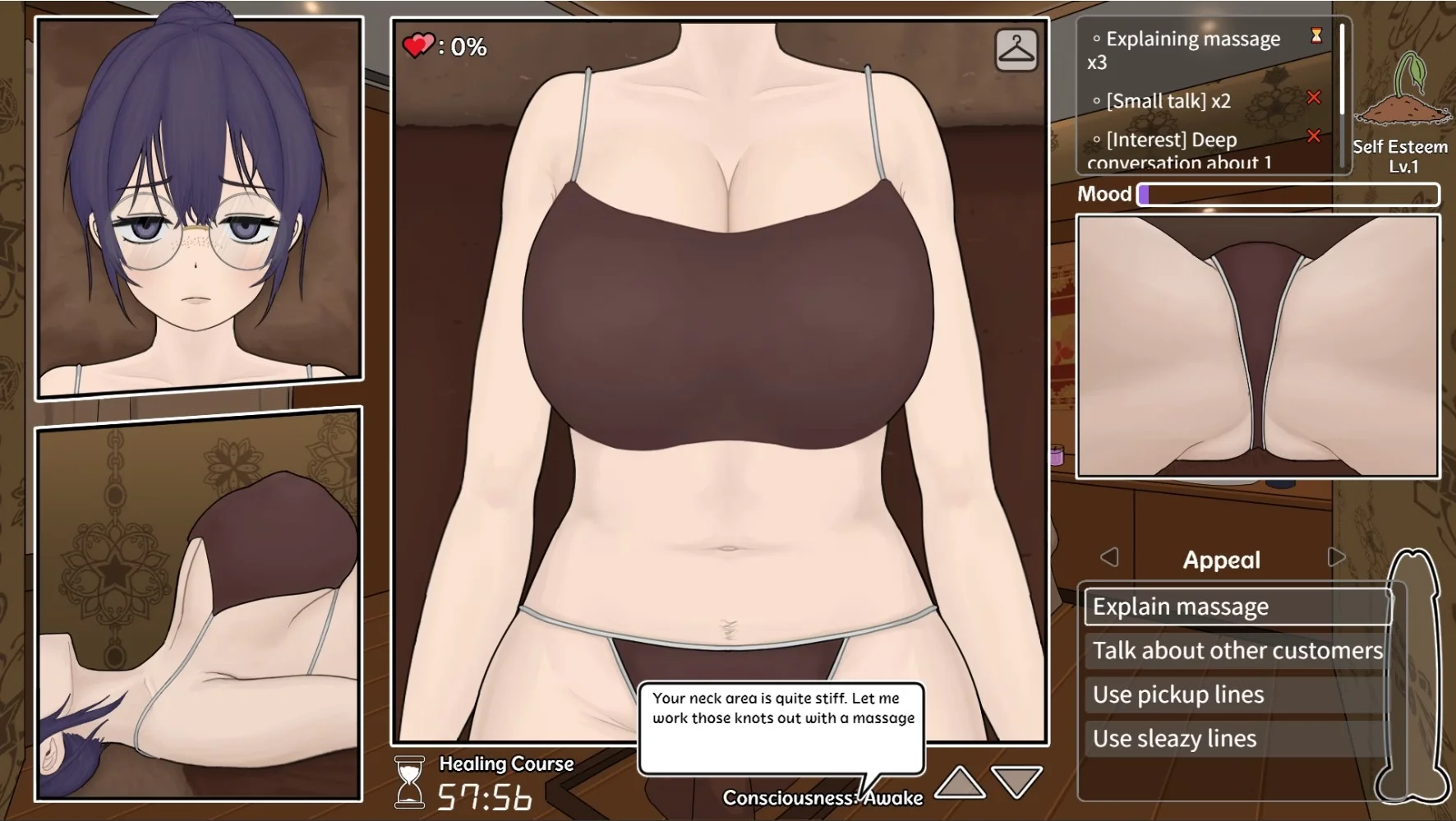
Task: Click the up triangle arrow button
Action: click(960, 783)
